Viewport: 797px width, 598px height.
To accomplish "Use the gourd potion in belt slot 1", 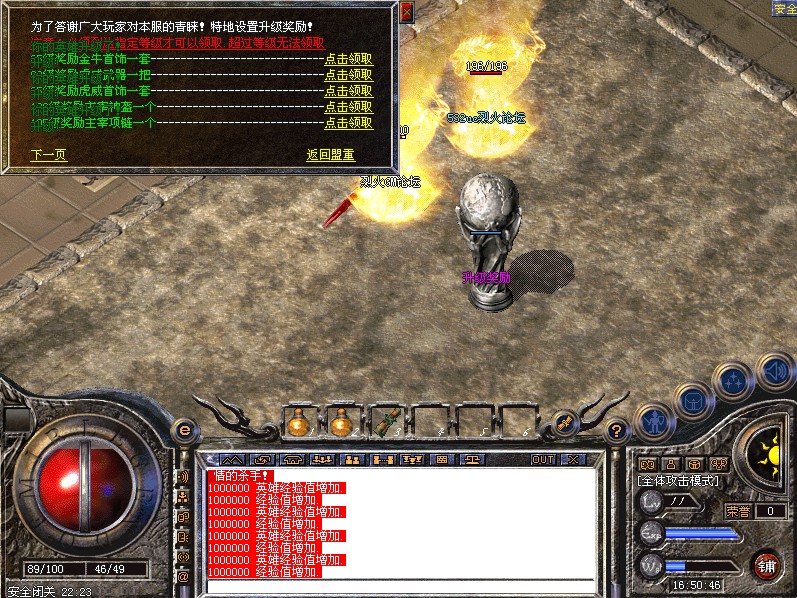I will (x=298, y=423).
